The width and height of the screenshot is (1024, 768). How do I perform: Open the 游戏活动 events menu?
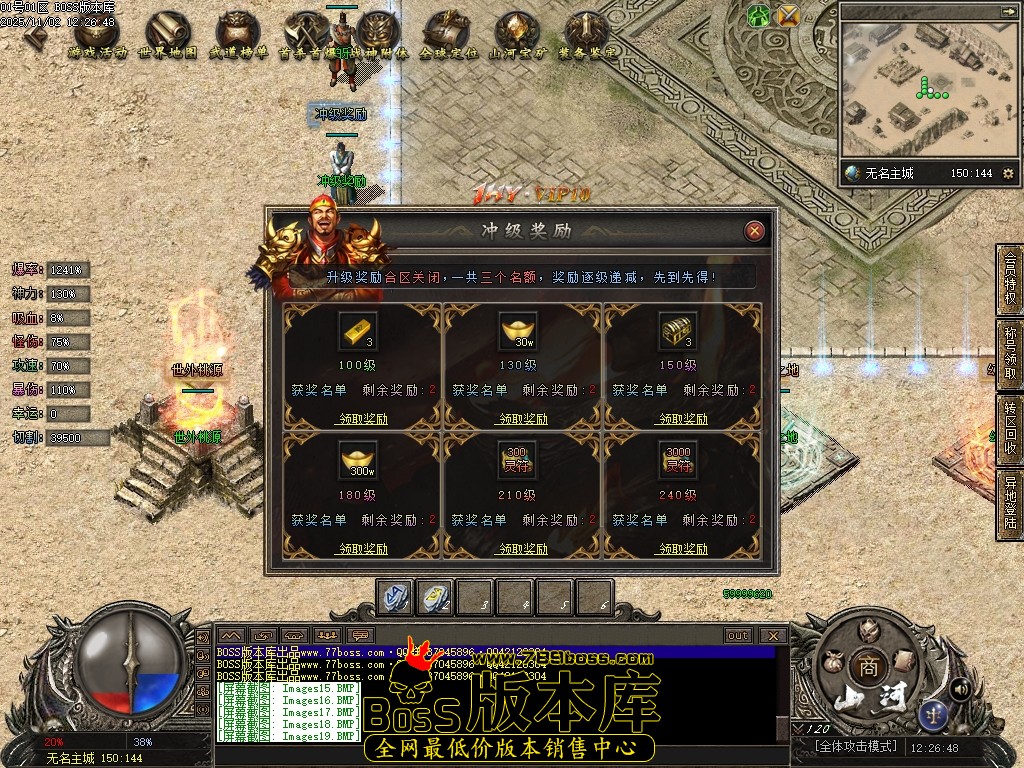pyautogui.click(x=97, y=35)
